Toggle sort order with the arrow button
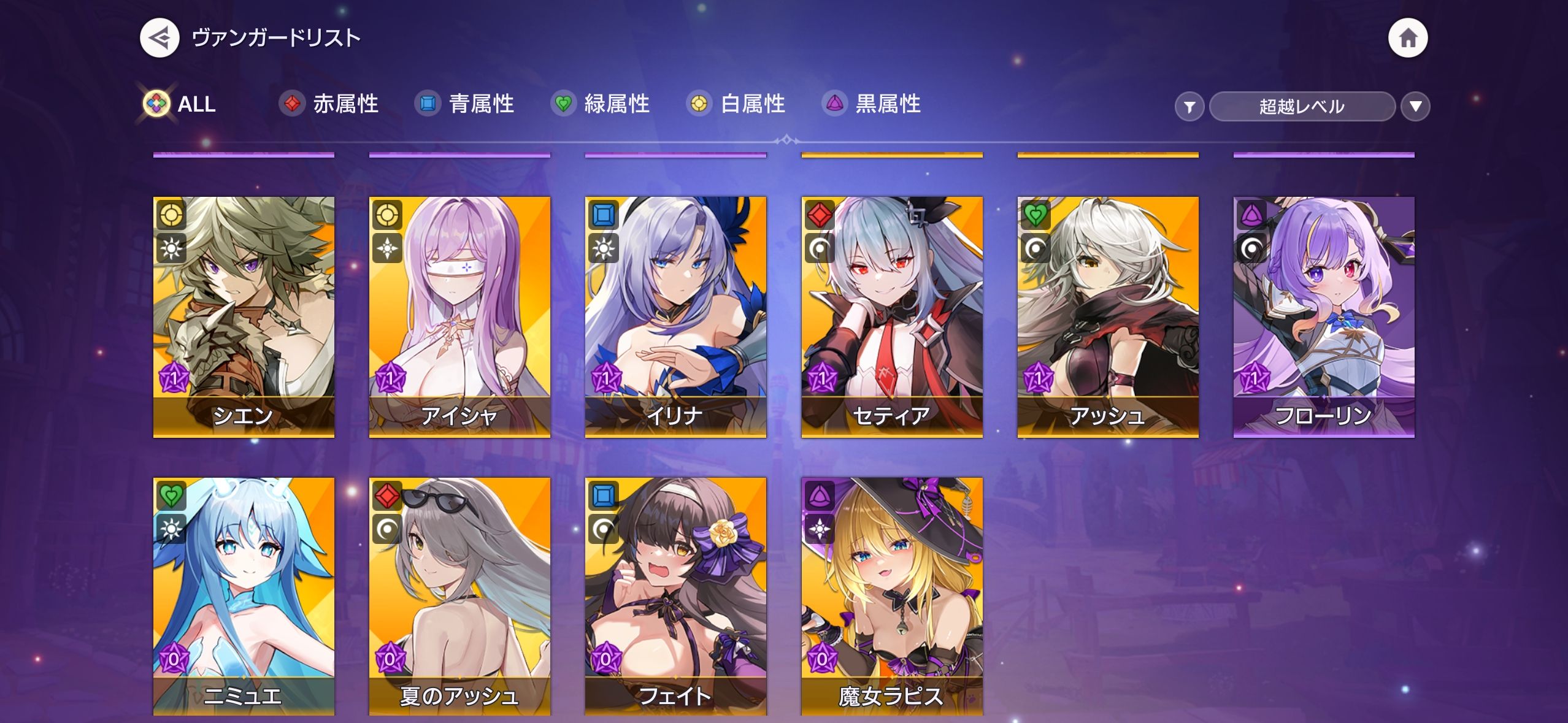The width and height of the screenshot is (1568, 723). pyautogui.click(x=1415, y=107)
